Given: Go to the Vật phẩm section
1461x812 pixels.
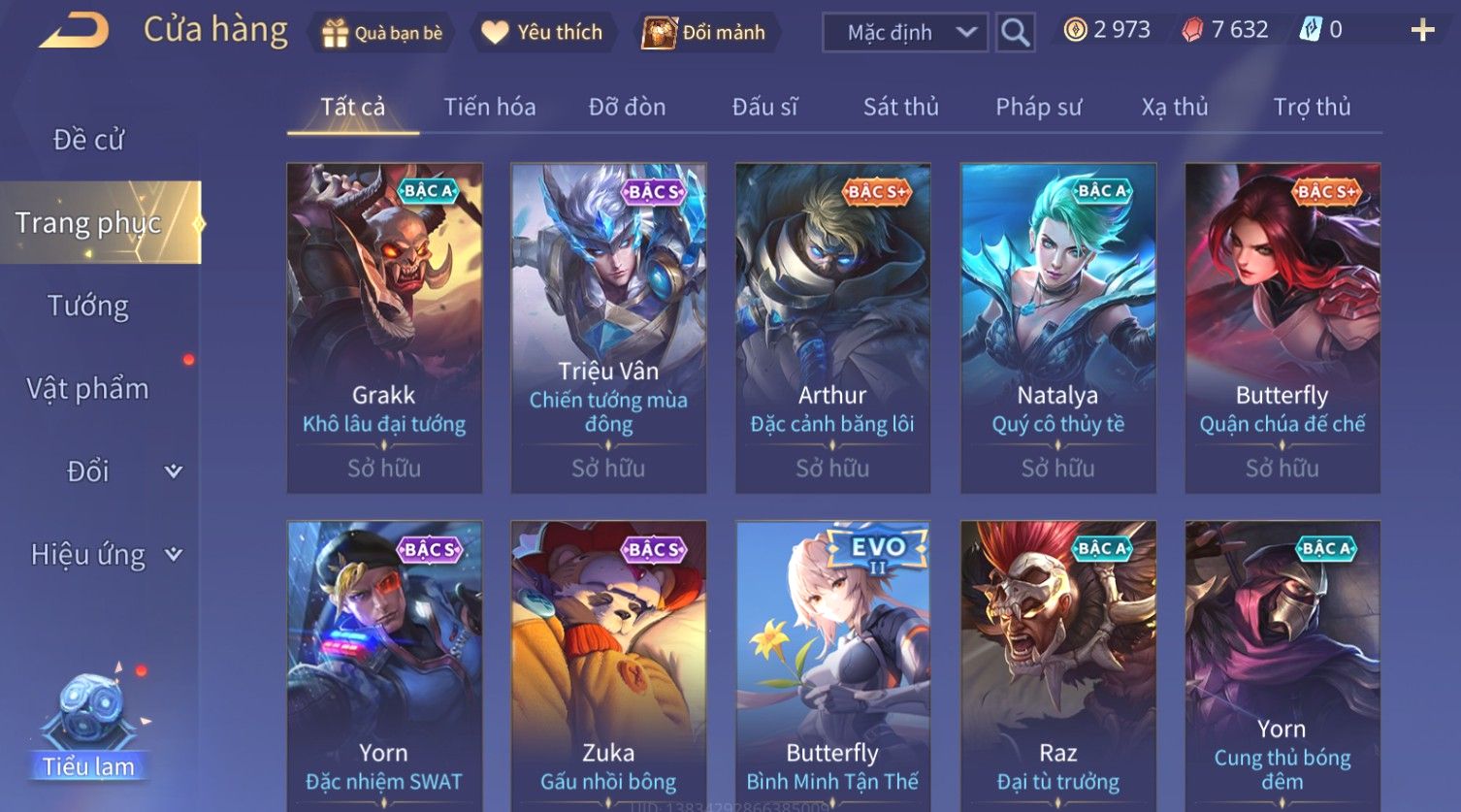Looking at the screenshot, I should click(x=88, y=388).
